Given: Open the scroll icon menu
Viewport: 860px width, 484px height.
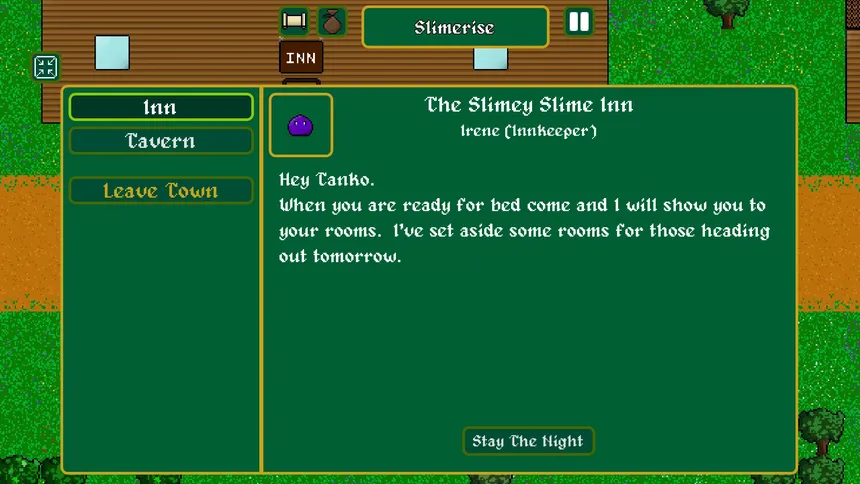Looking at the screenshot, I should coord(294,21).
